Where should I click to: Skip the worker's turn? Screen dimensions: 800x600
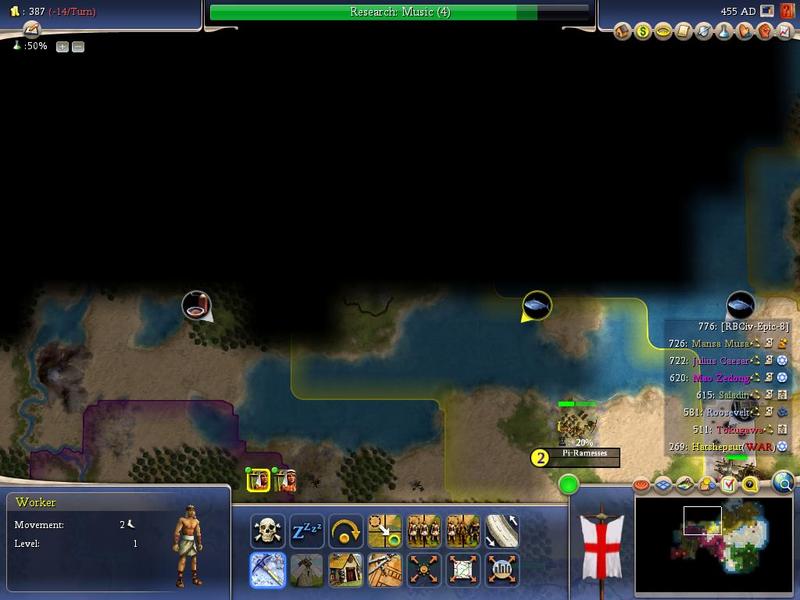[345, 530]
